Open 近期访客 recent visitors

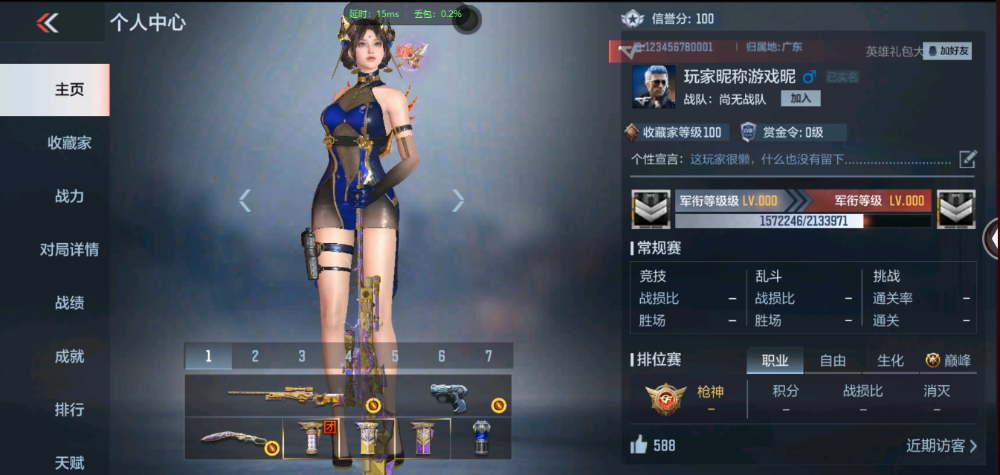tap(940, 445)
